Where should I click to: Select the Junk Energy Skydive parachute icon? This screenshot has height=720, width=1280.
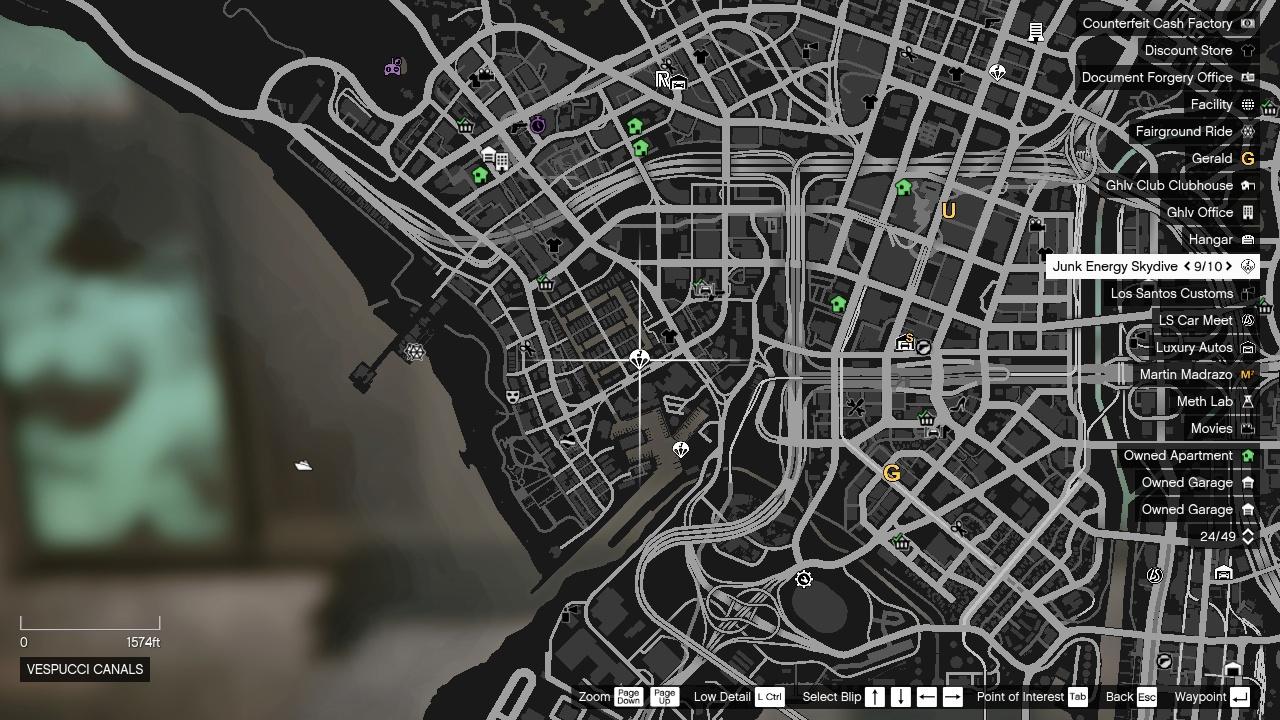coord(1246,266)
